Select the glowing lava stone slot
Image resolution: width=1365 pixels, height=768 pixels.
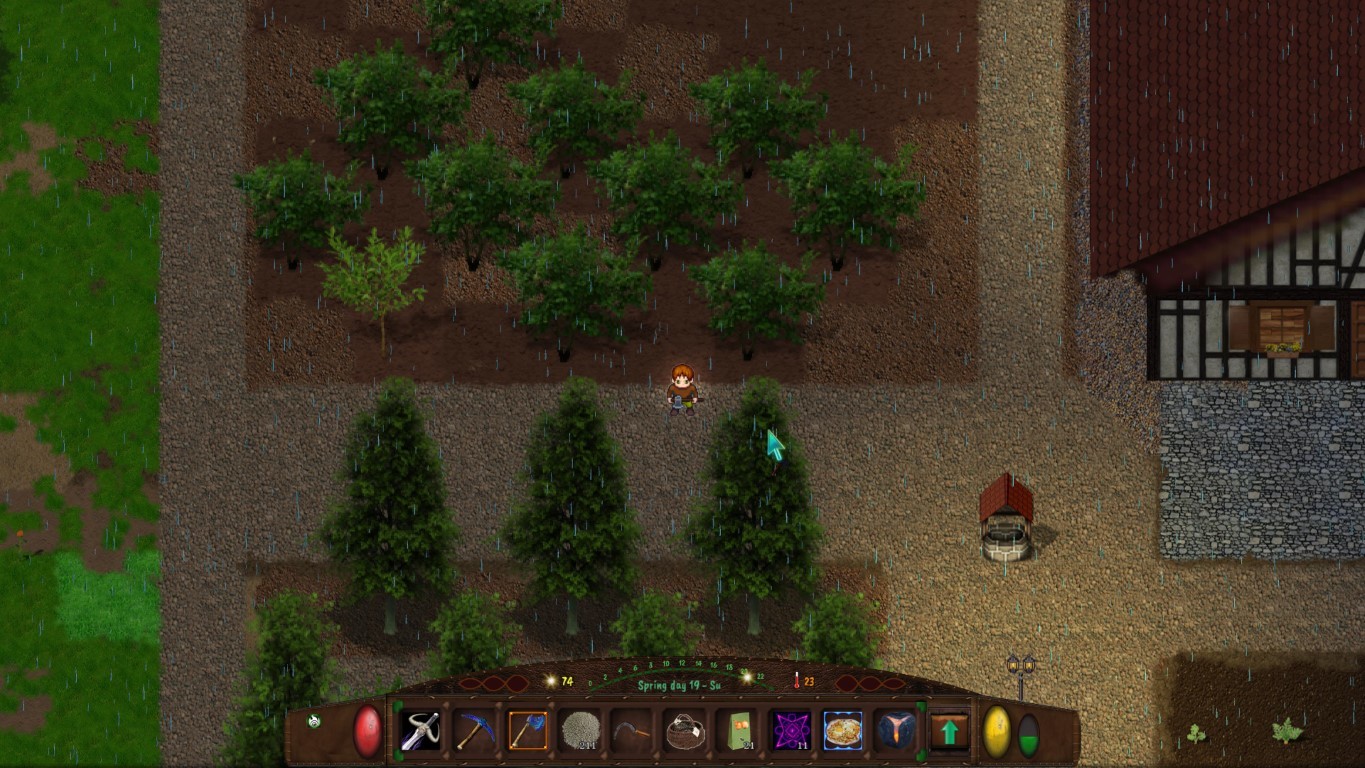[895, 731]
